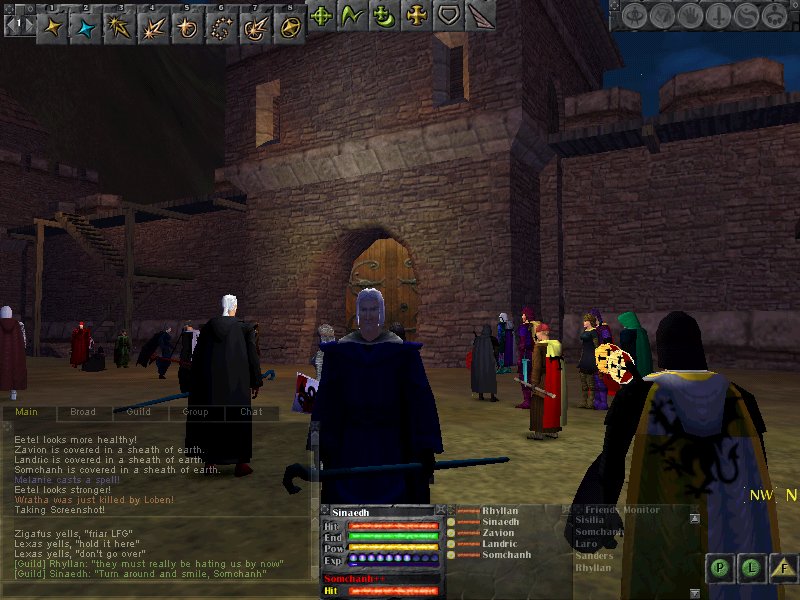Image resolution: width=800 pixels, height=600 pixels.
Task: Select Zavion in the group list
Action: (498, 533)
